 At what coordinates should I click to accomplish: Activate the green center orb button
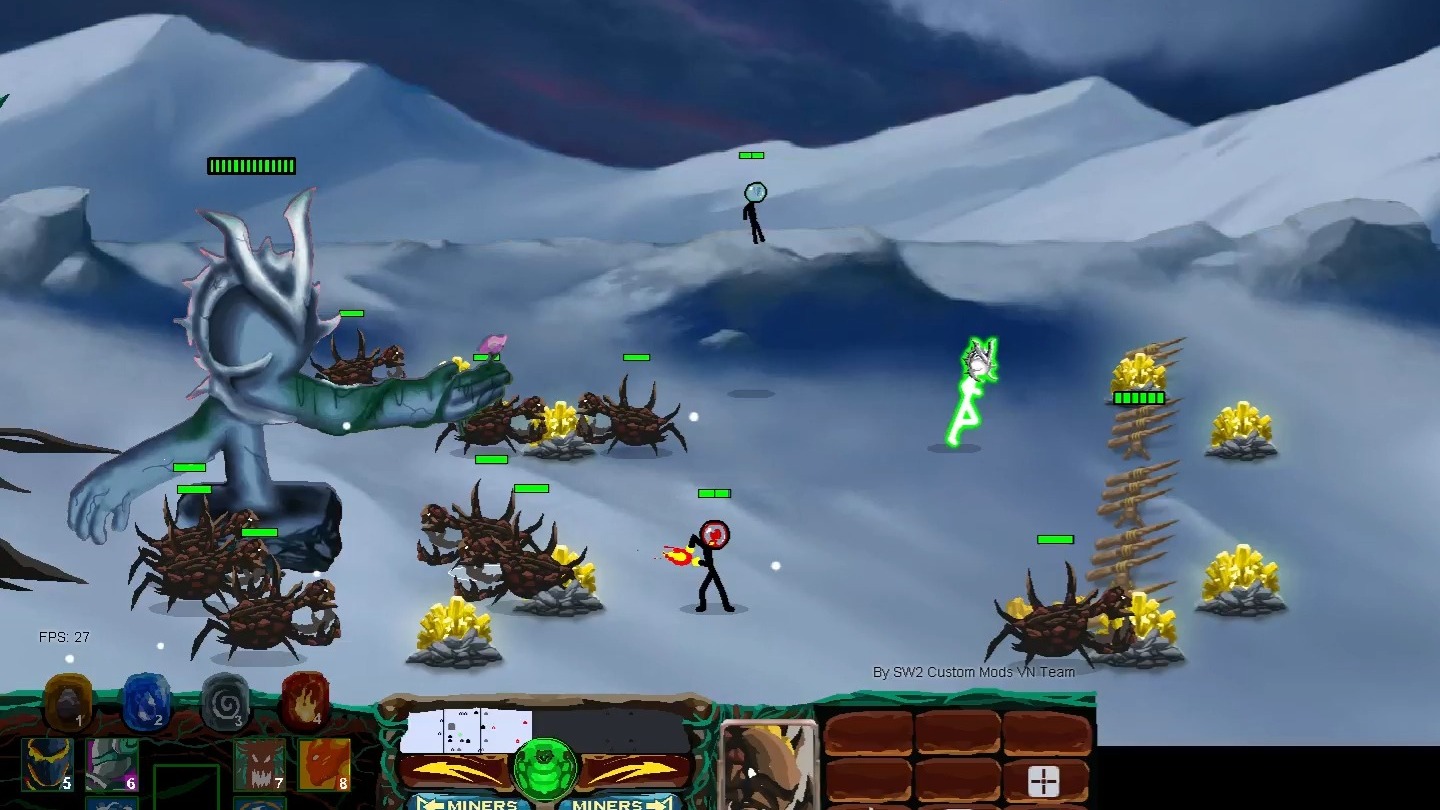coord(545,770)
